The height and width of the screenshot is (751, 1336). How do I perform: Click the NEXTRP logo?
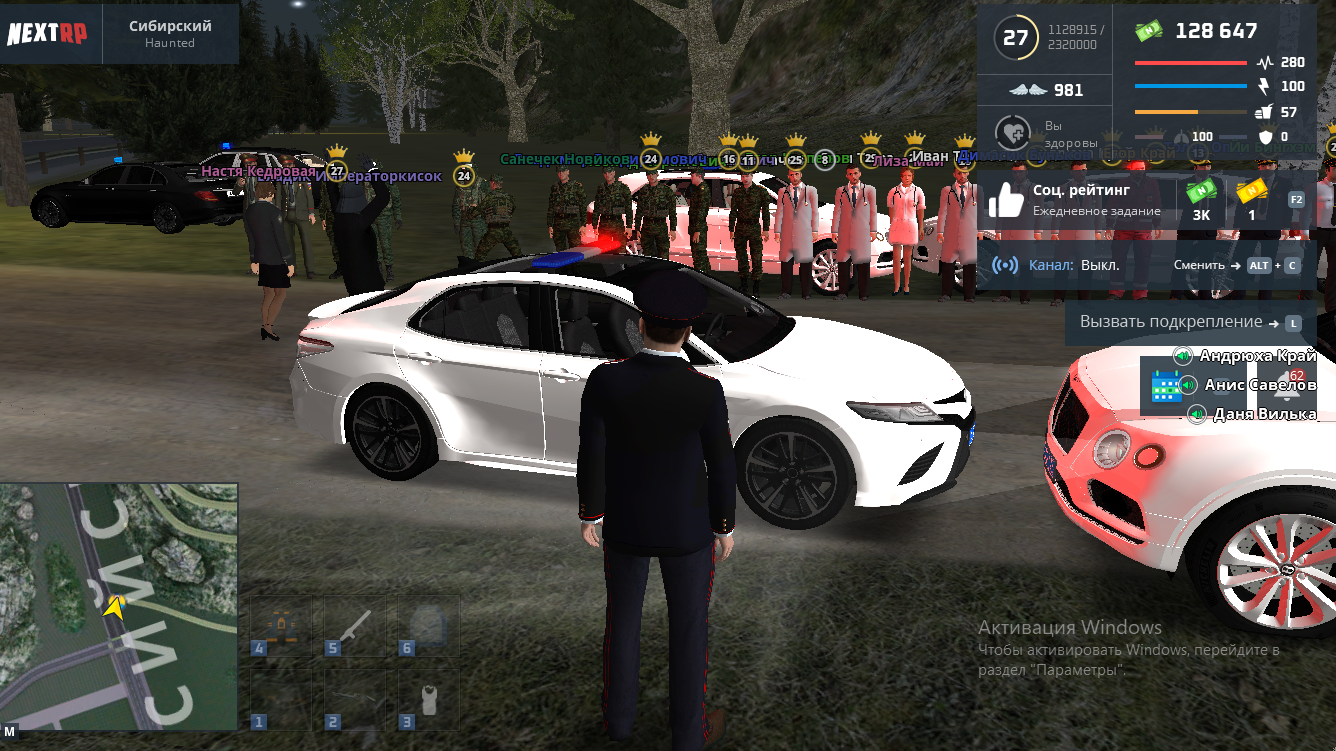[47, 33]
